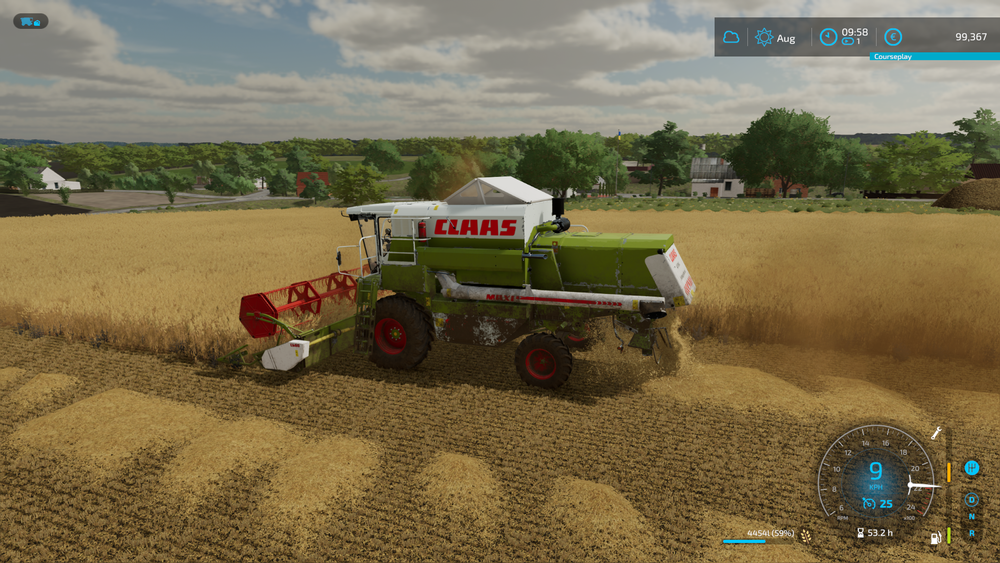The image size is (1000, 563).
Task: Toggle the gearbox shifter icon
Action: click(971, 467)
